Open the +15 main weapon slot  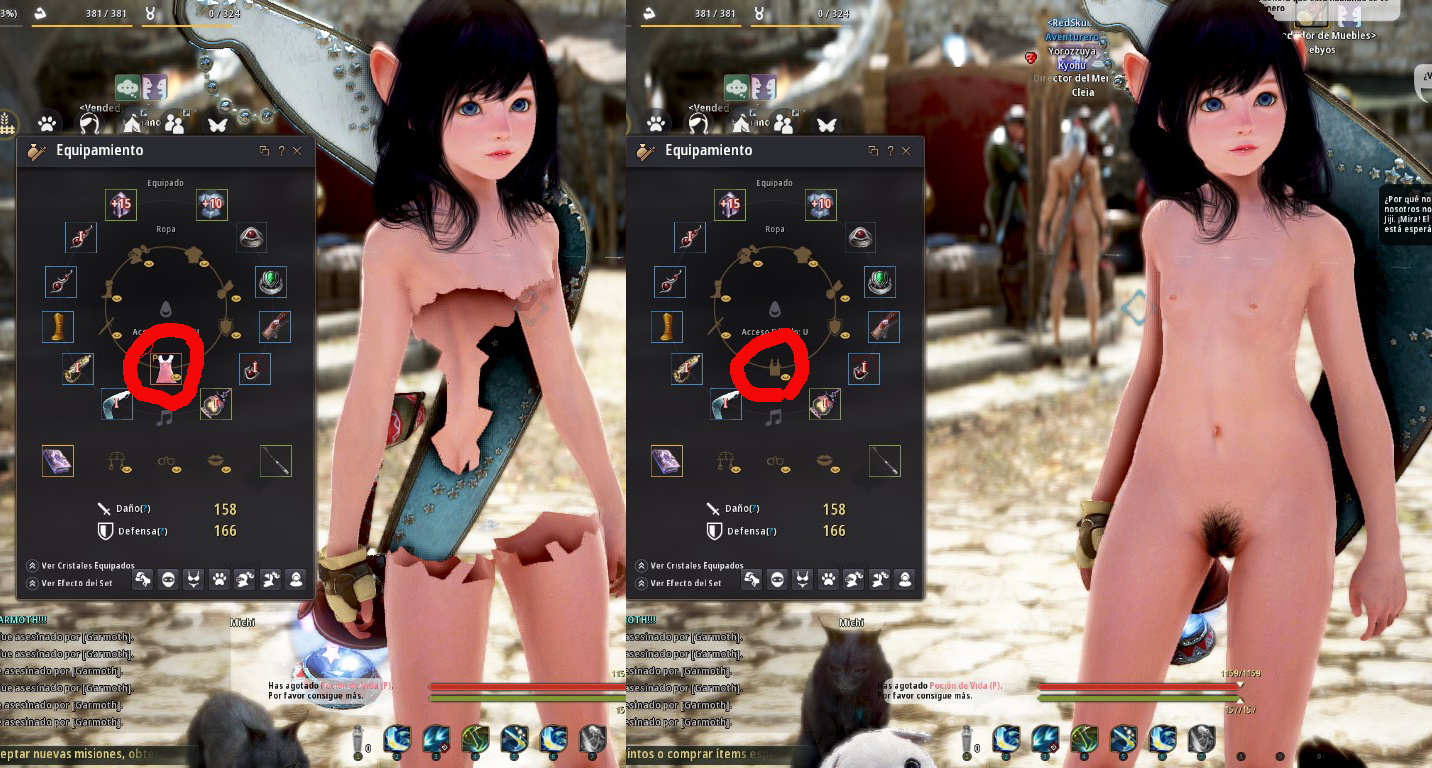pos(120,204)
